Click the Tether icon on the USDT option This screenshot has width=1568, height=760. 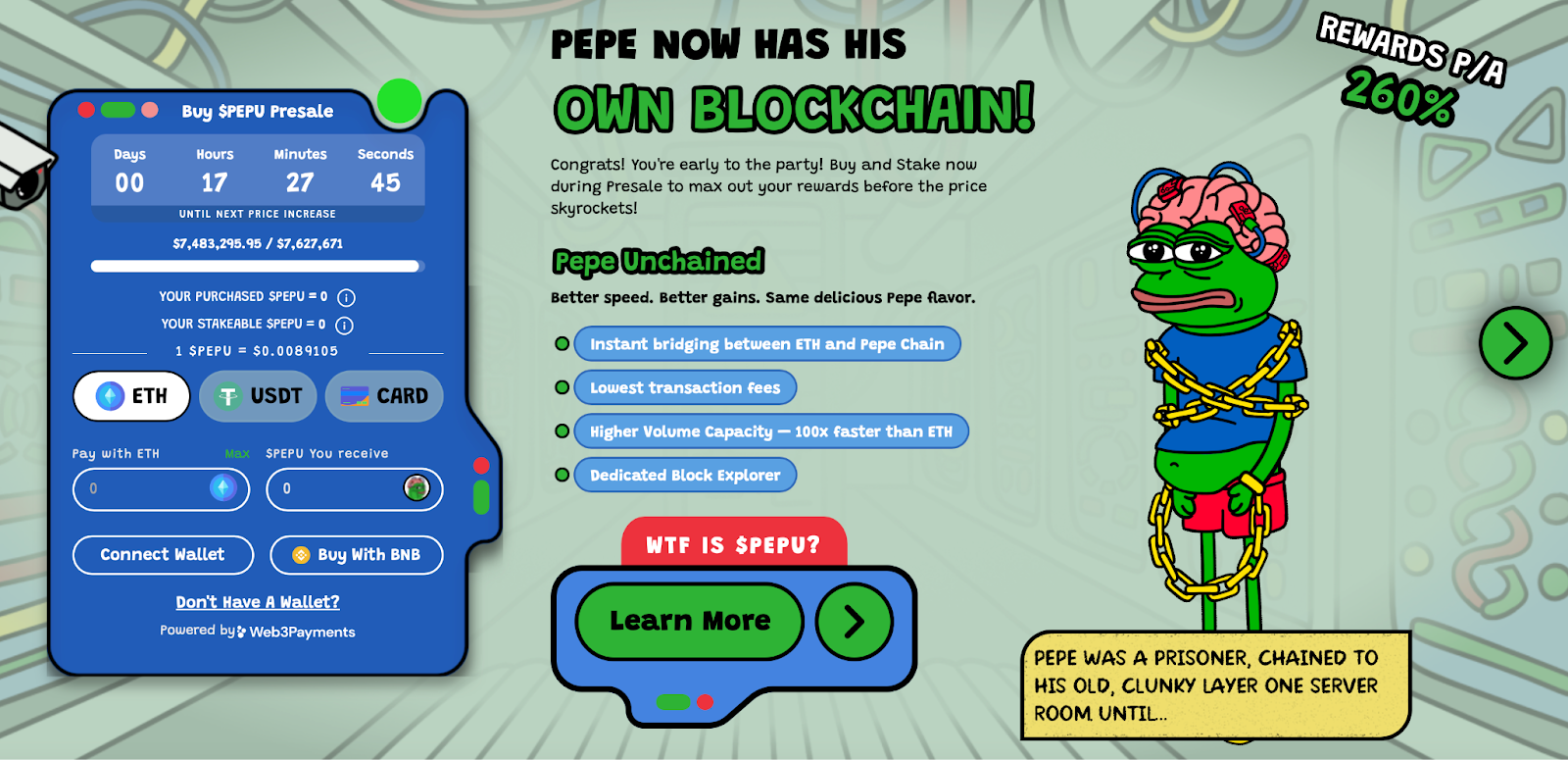point(228,394)
